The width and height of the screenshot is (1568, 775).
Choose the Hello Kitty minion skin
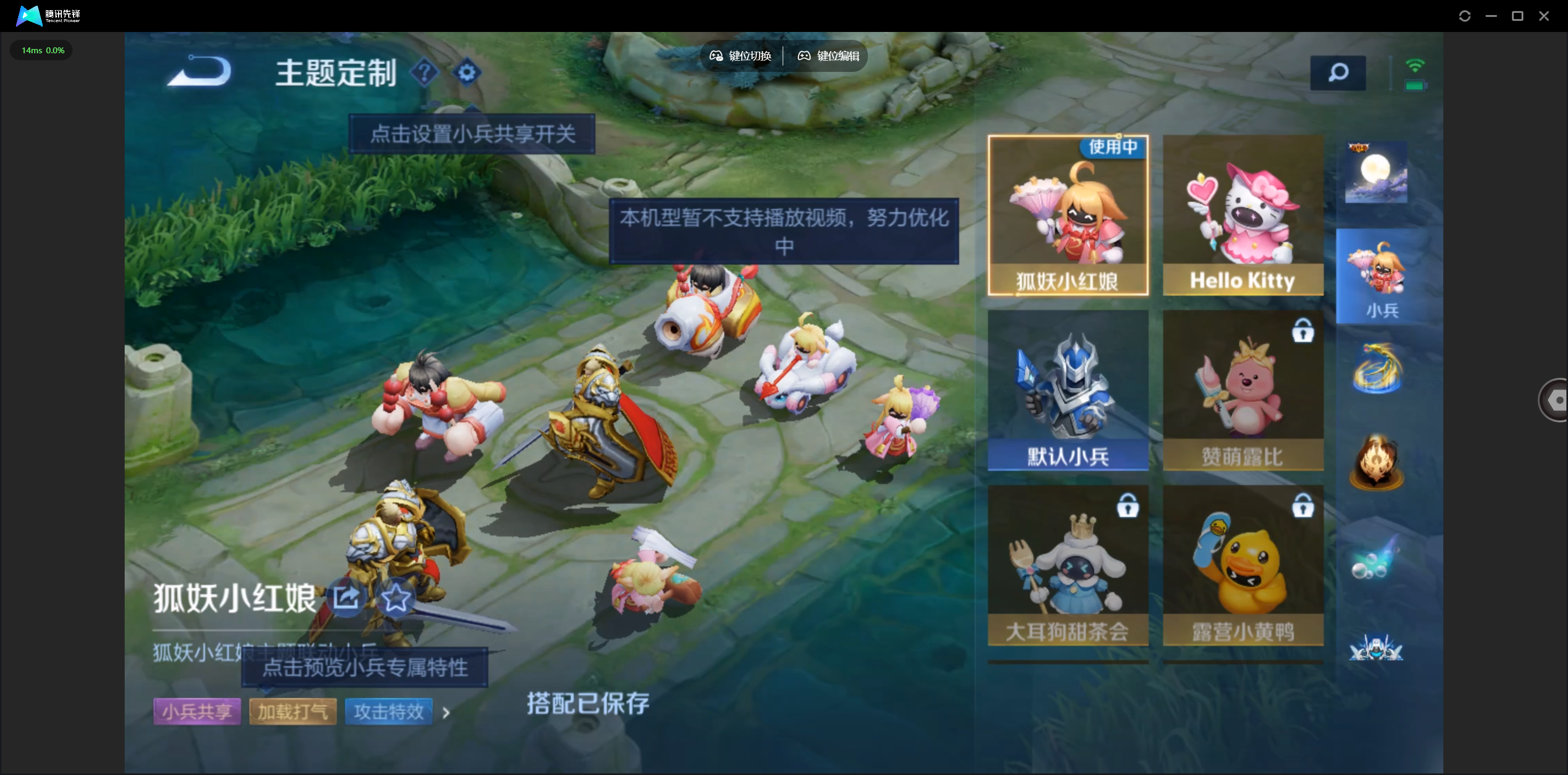coord(1242,215)
